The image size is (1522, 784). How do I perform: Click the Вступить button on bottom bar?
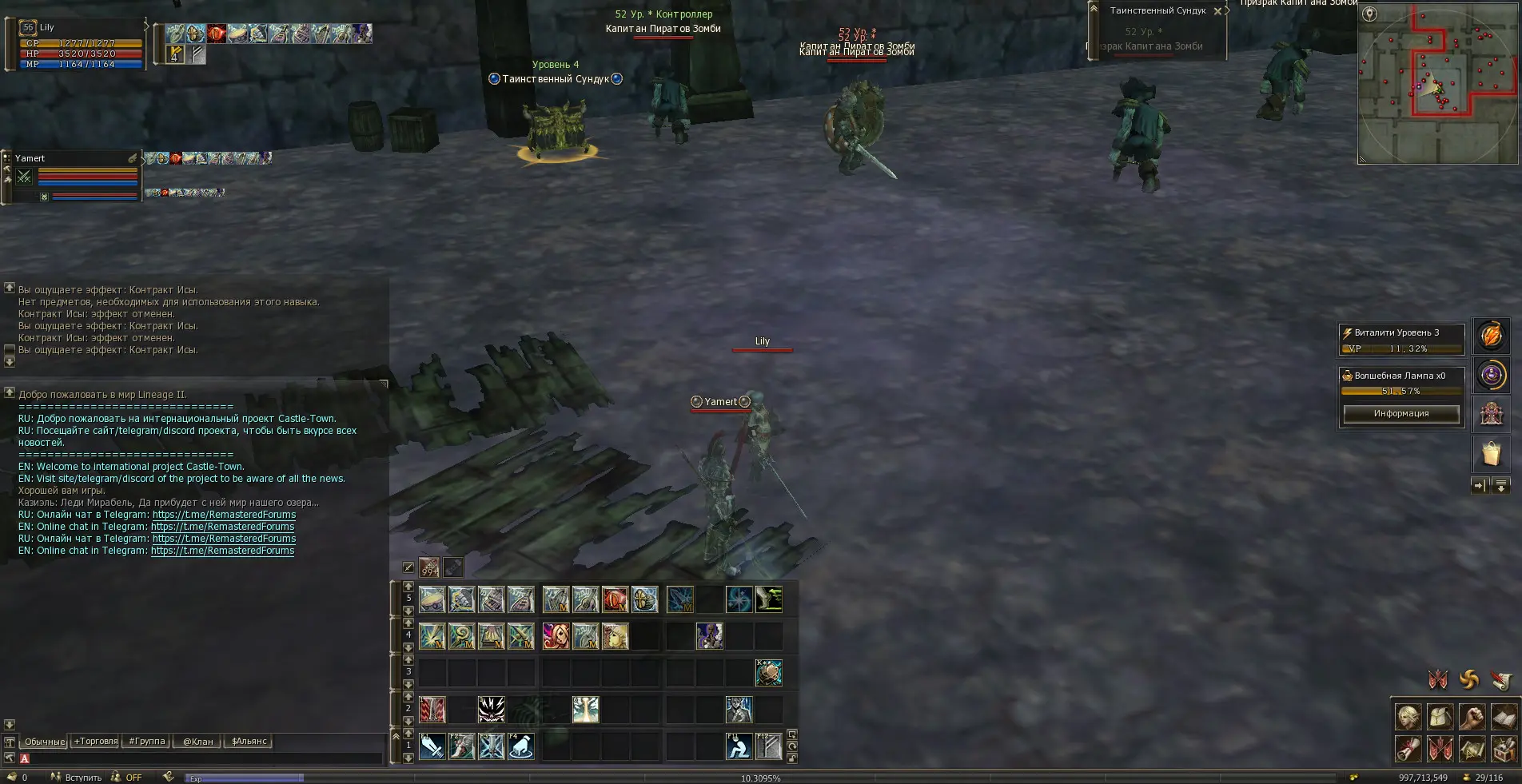point(77,778)
